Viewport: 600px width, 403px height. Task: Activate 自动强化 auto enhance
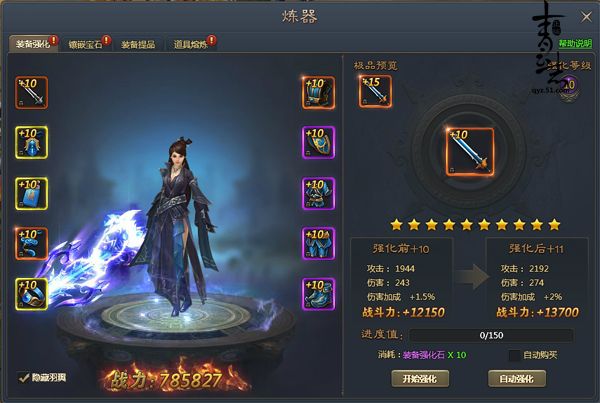point(517,378)
